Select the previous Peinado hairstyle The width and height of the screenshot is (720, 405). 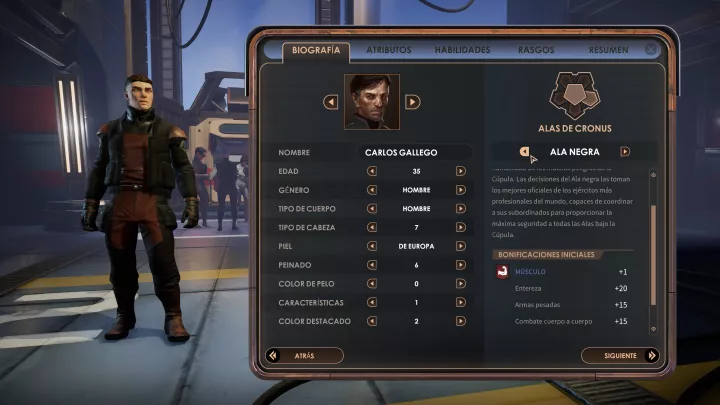pyautogui.click(x=372, y=264)
